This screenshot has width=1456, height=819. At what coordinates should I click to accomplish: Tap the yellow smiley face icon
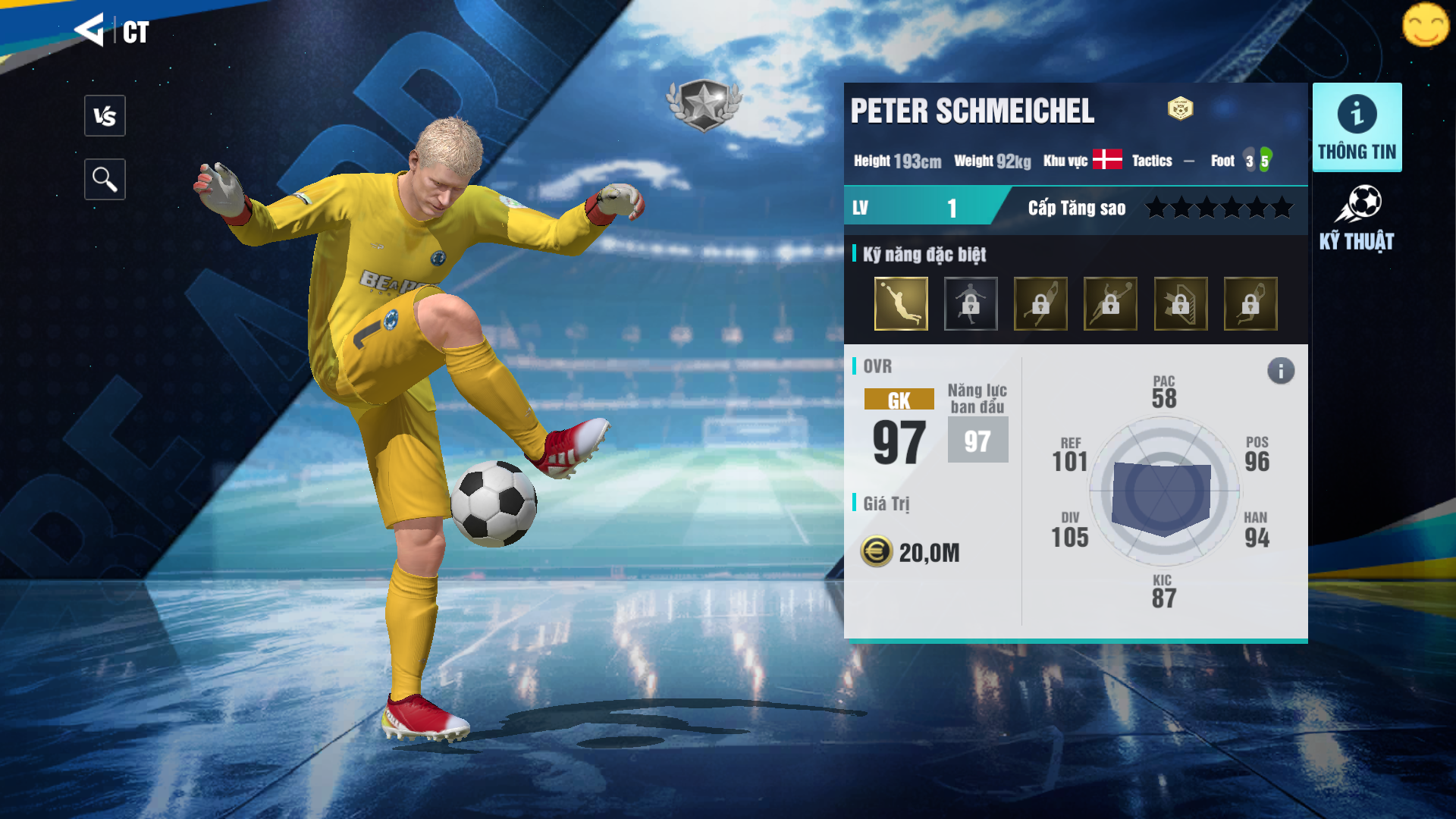(x=1426, y=25)
